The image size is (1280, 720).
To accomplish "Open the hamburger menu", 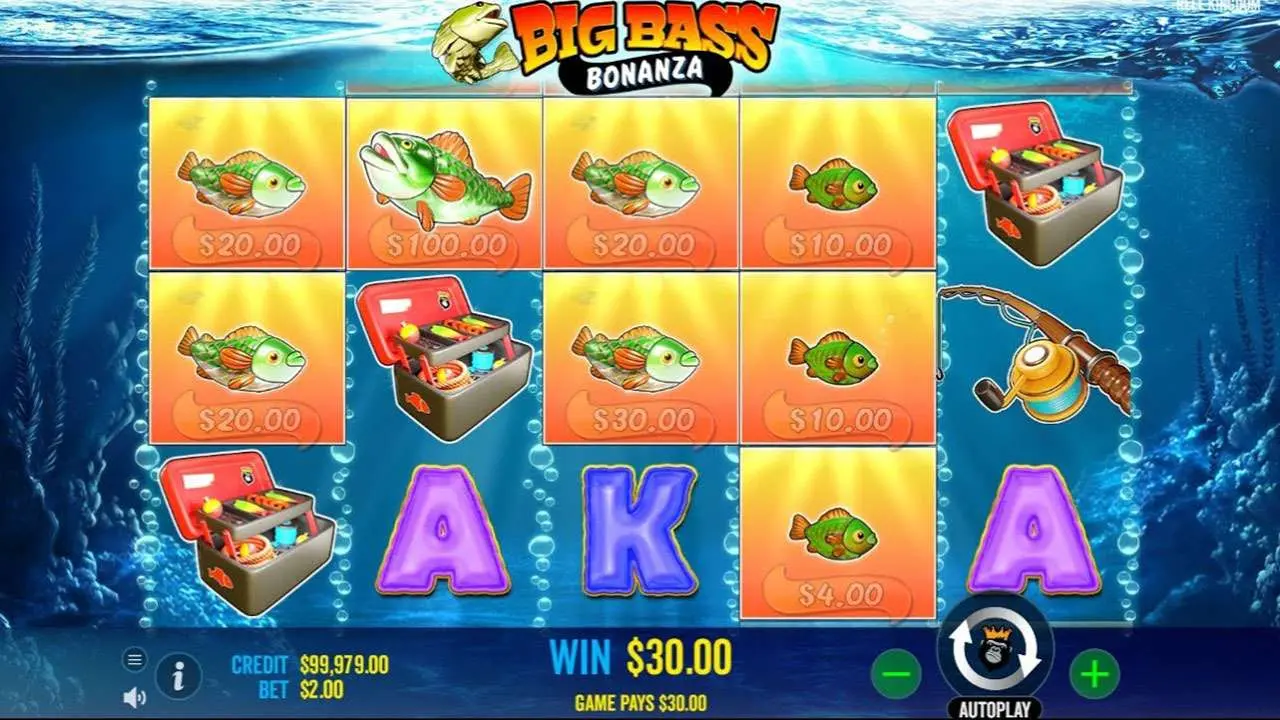I will click(x=134, y=659).
